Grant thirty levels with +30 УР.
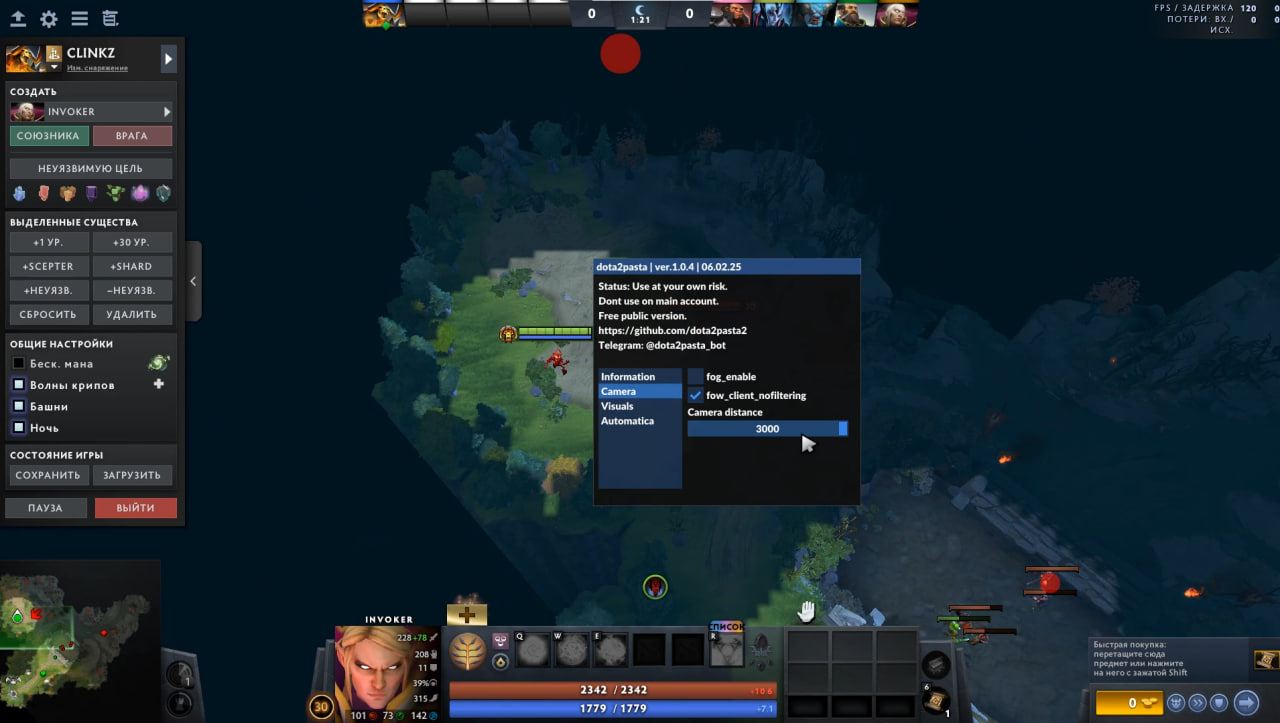The width and height of the screenshot is (1280, 723). pos(132,243)
